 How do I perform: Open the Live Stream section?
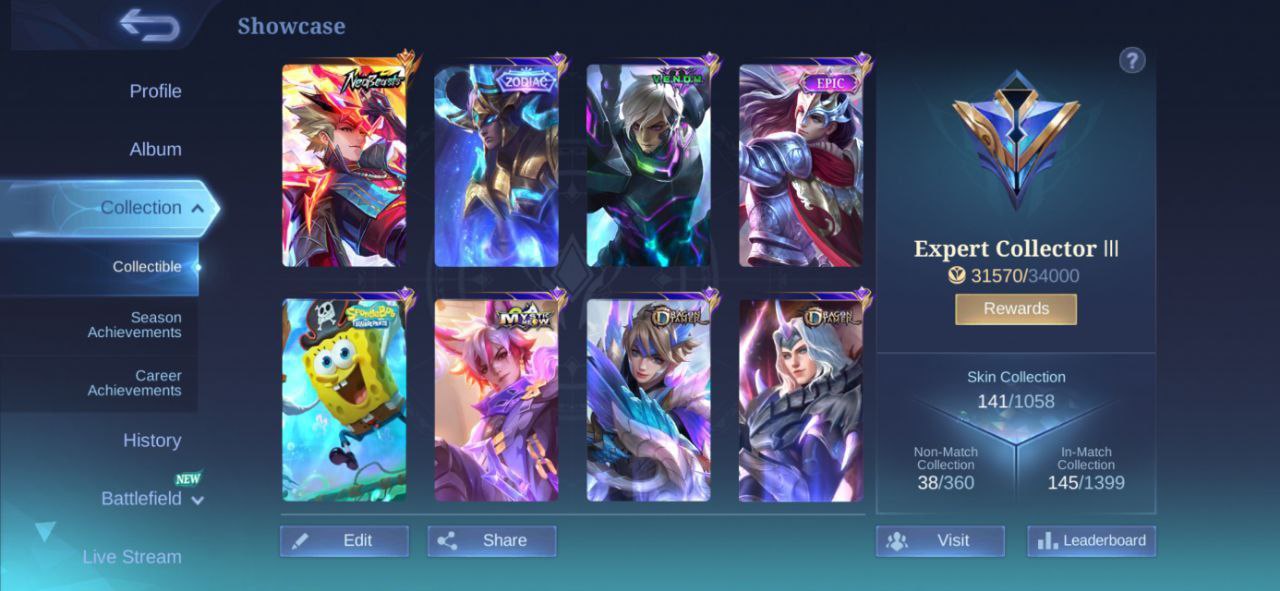pos(132,557)
